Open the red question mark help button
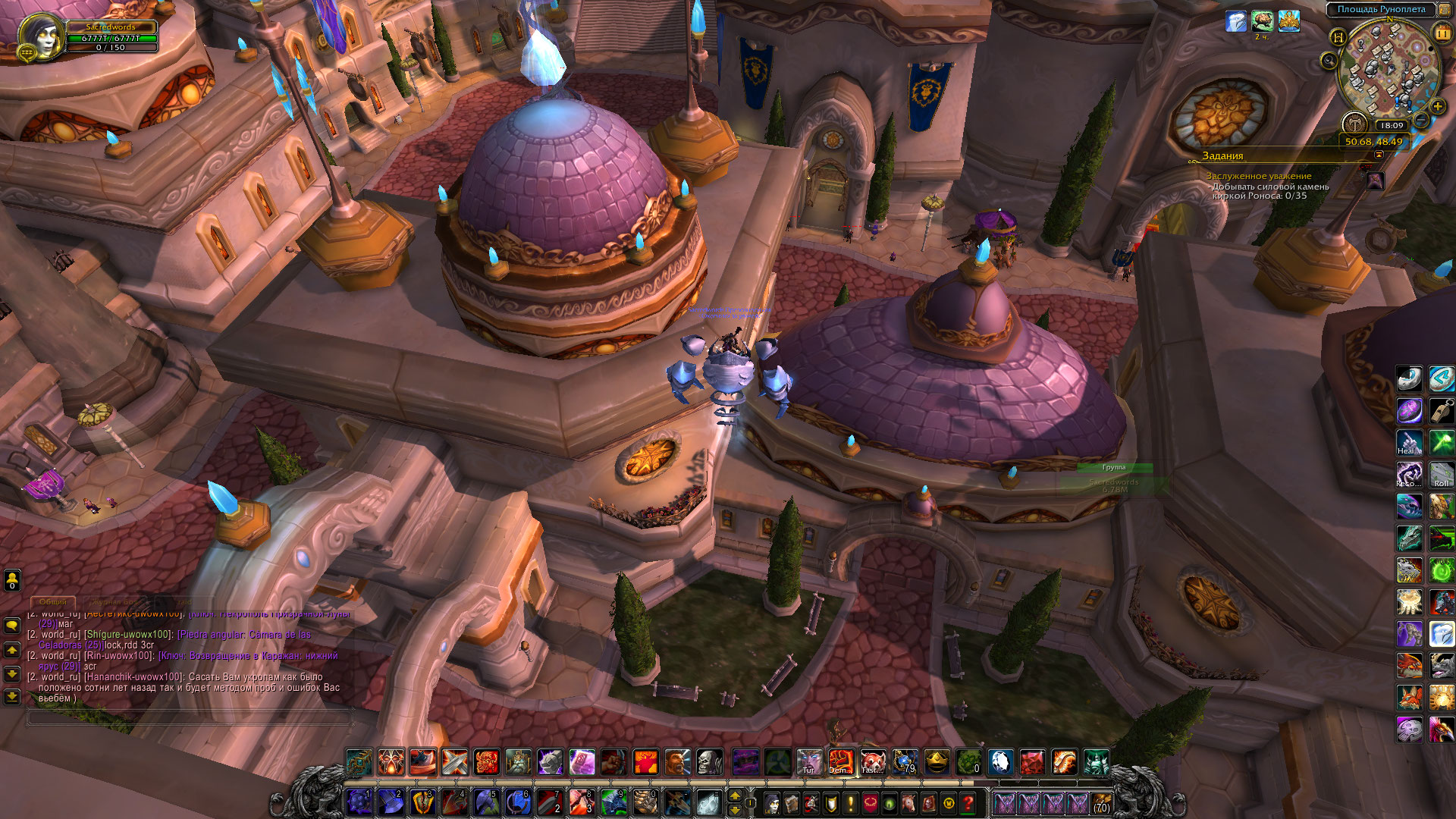This screenshot has height=819, width=1456. [x=968, y=802]
